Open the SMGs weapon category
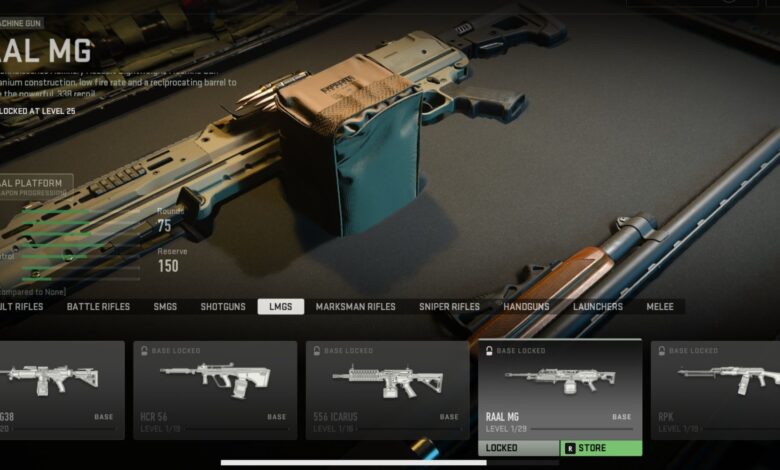This screenshot has height=470, width=780. tap(165, 307)
